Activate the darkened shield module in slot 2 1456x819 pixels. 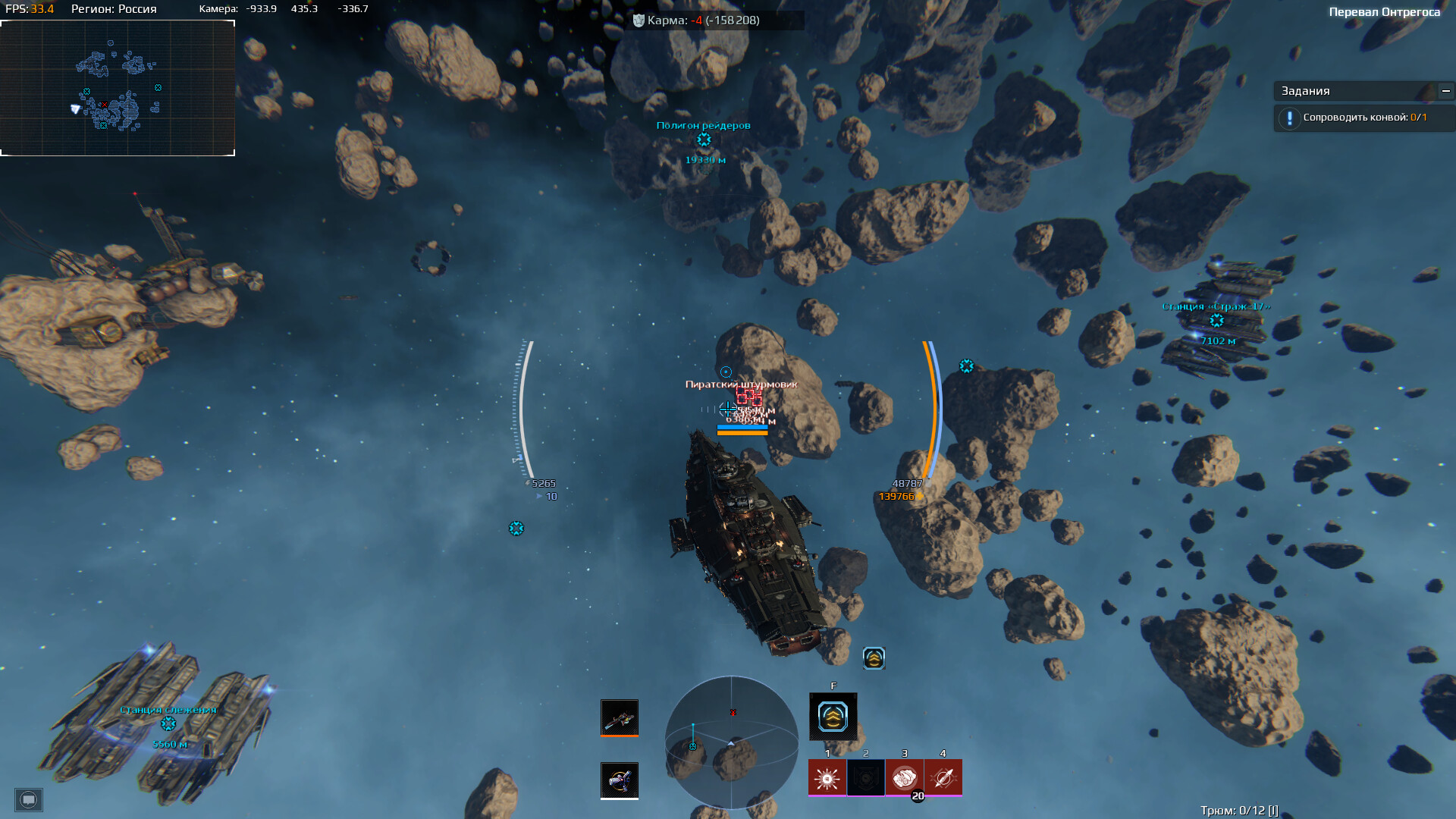pyautogui.click(x=865, y=778)
